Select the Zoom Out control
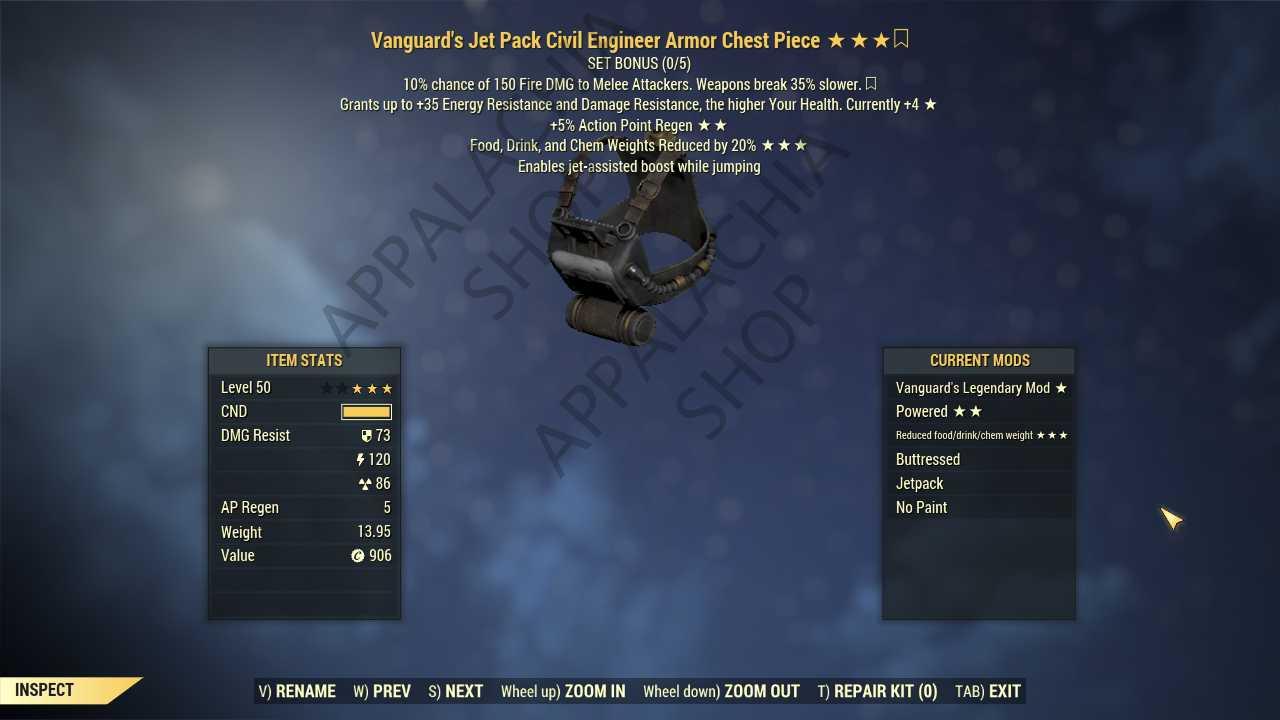1280x720 pixels. (721, 691)
